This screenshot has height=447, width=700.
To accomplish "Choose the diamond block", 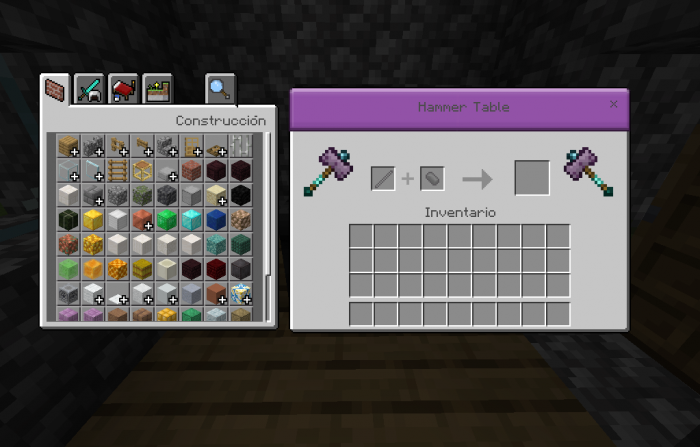I will pyautogui.click(x=191, y=220).
